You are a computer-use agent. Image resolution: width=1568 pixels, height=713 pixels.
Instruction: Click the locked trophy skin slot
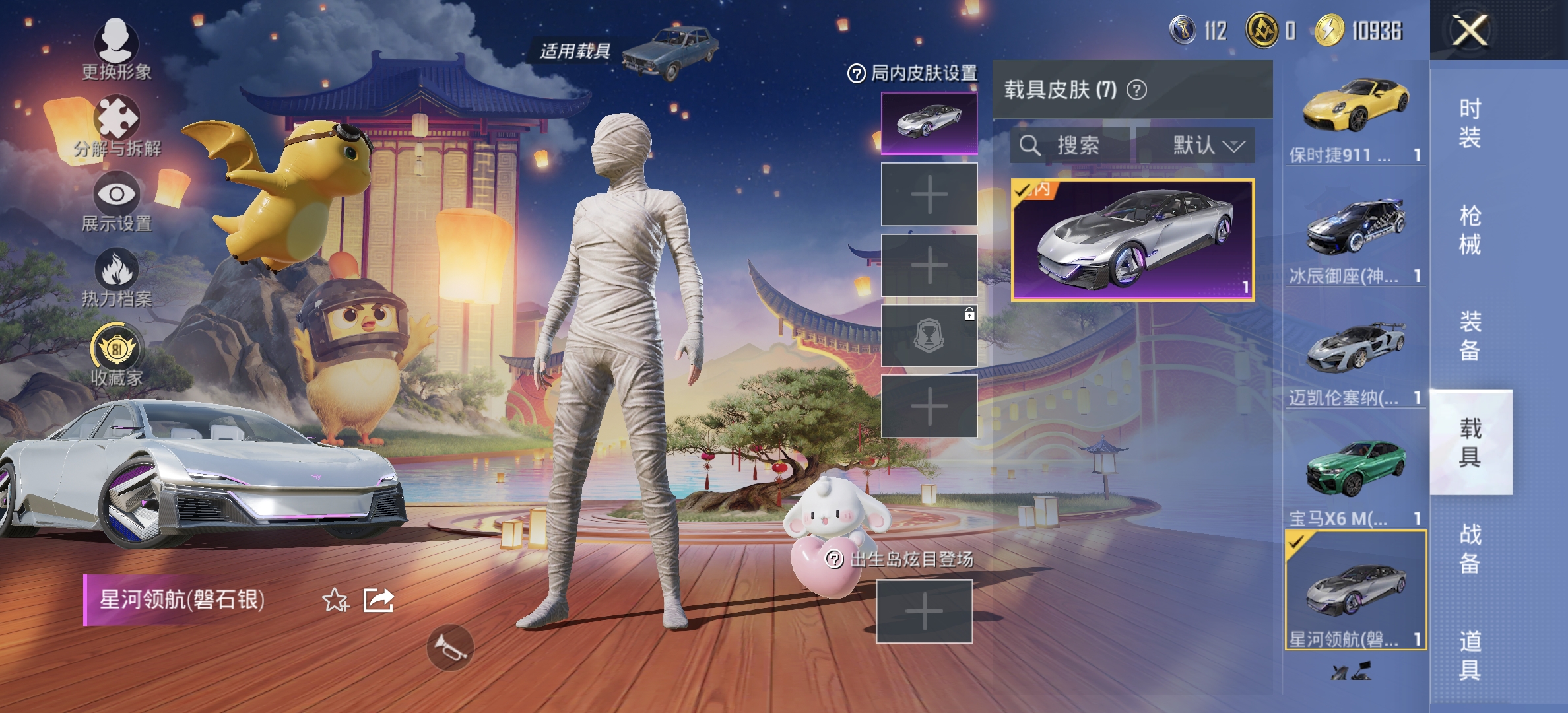(x=928, y=337)
